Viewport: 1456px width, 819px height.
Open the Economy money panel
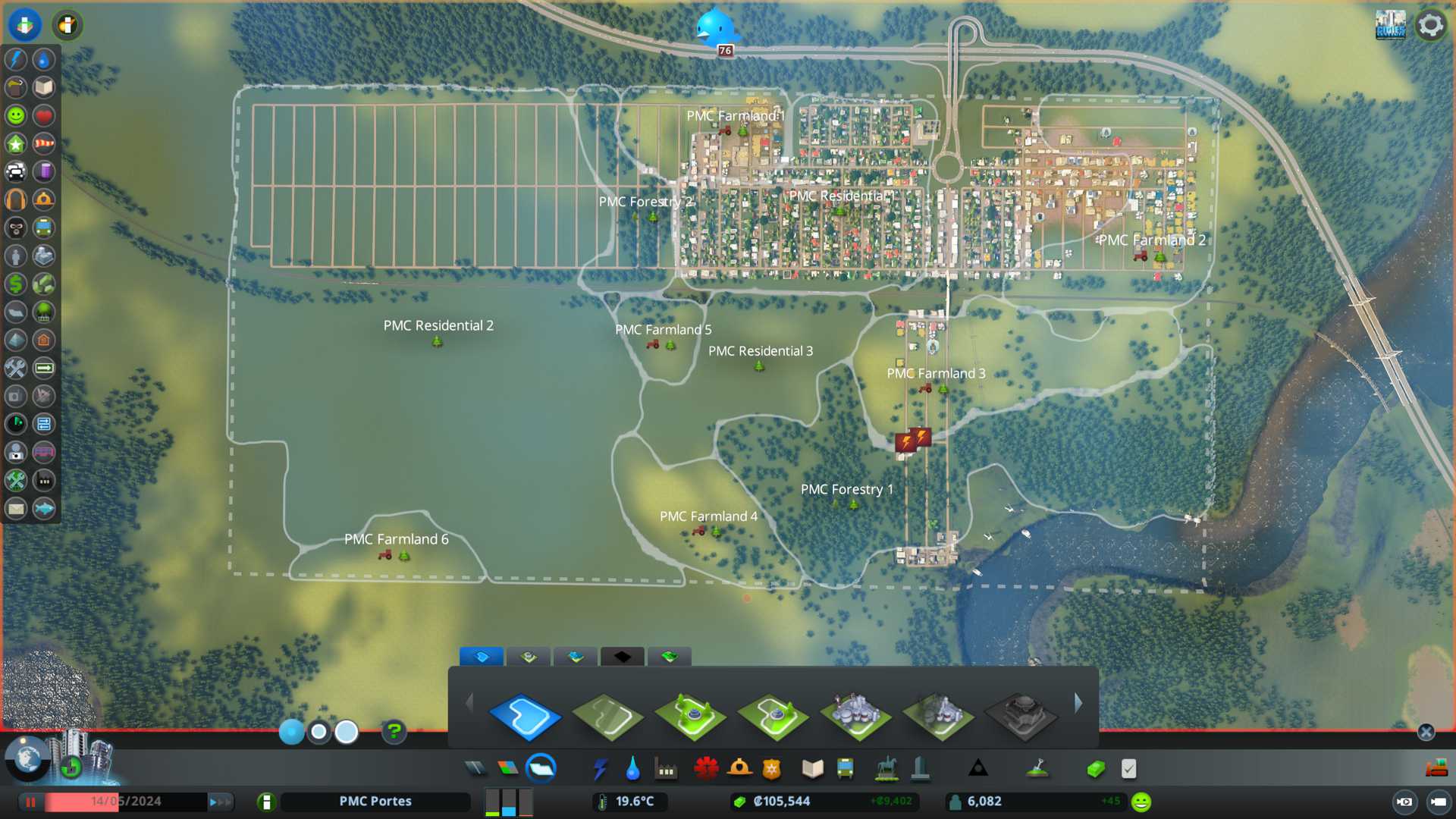pos(1096,769)
